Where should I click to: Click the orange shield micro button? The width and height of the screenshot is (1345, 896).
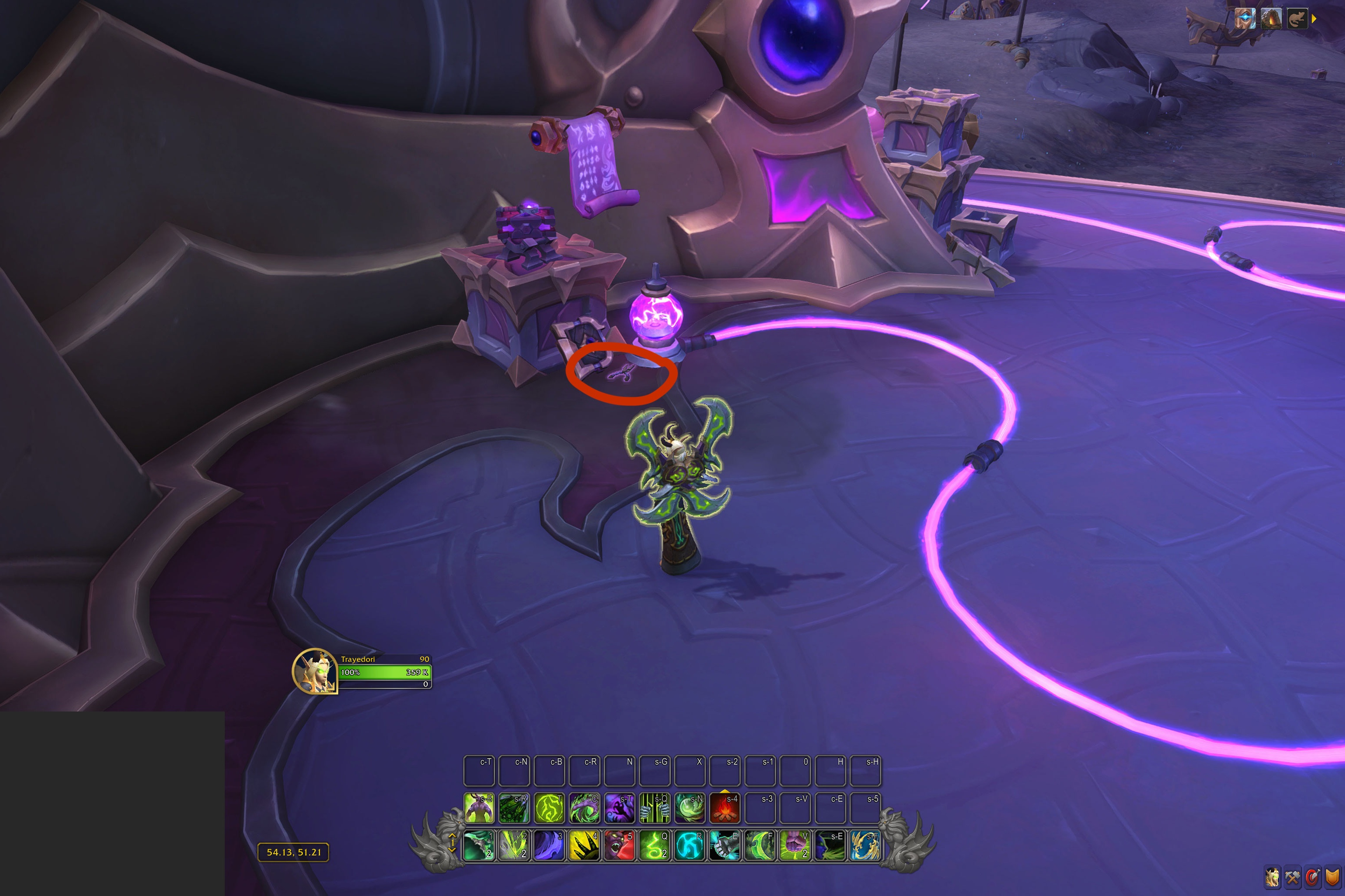point(1332,878)
